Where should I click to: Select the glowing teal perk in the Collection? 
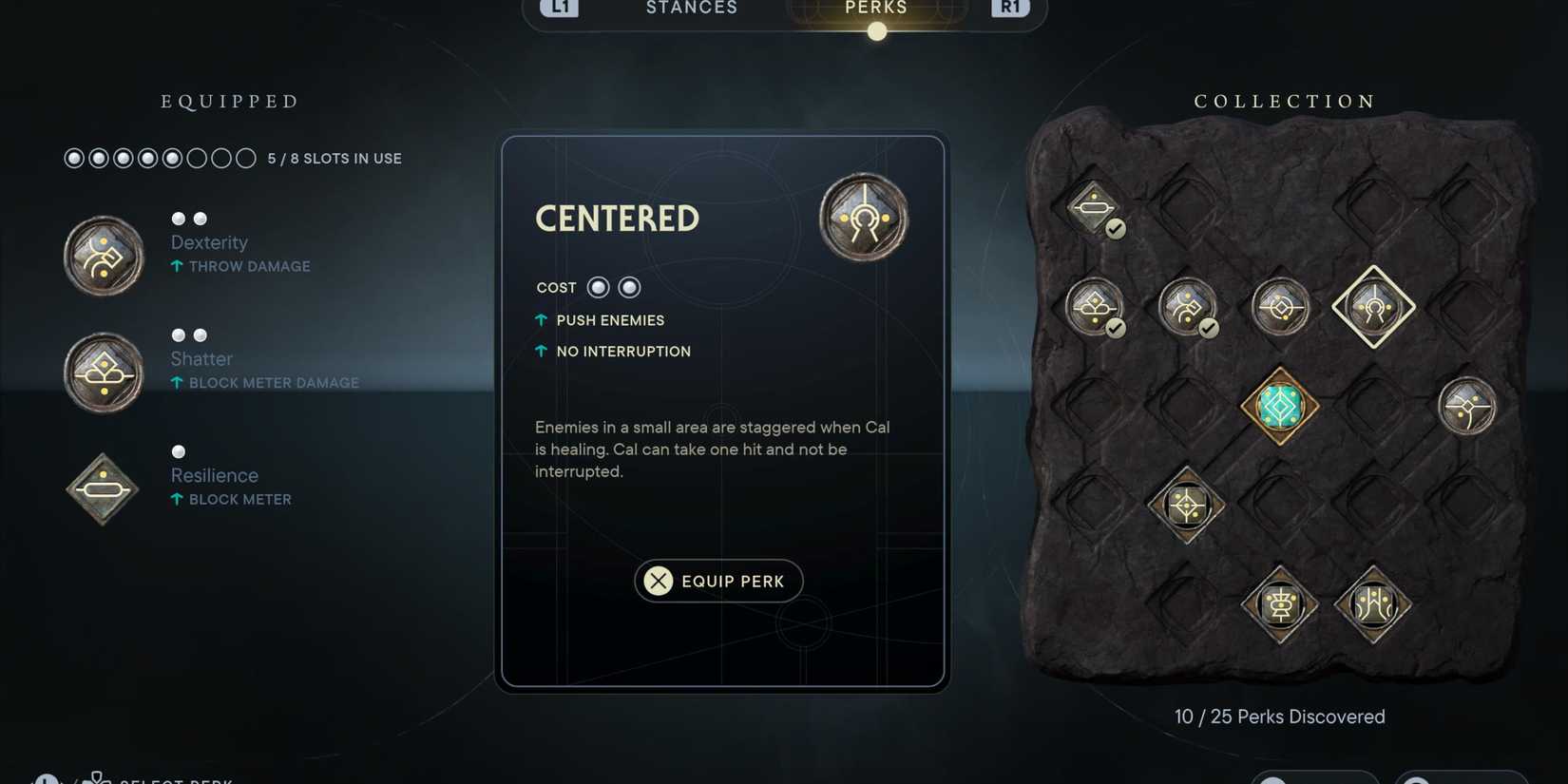coord(1278,405)
